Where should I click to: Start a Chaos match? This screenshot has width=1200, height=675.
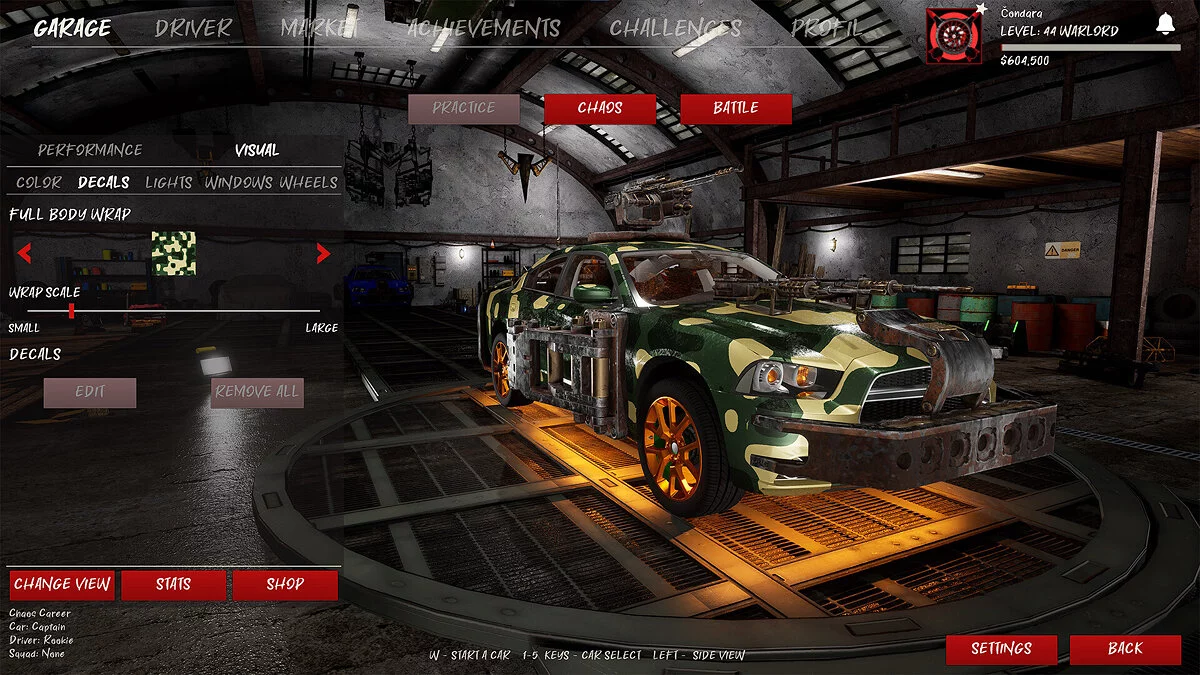click(600, 108)
